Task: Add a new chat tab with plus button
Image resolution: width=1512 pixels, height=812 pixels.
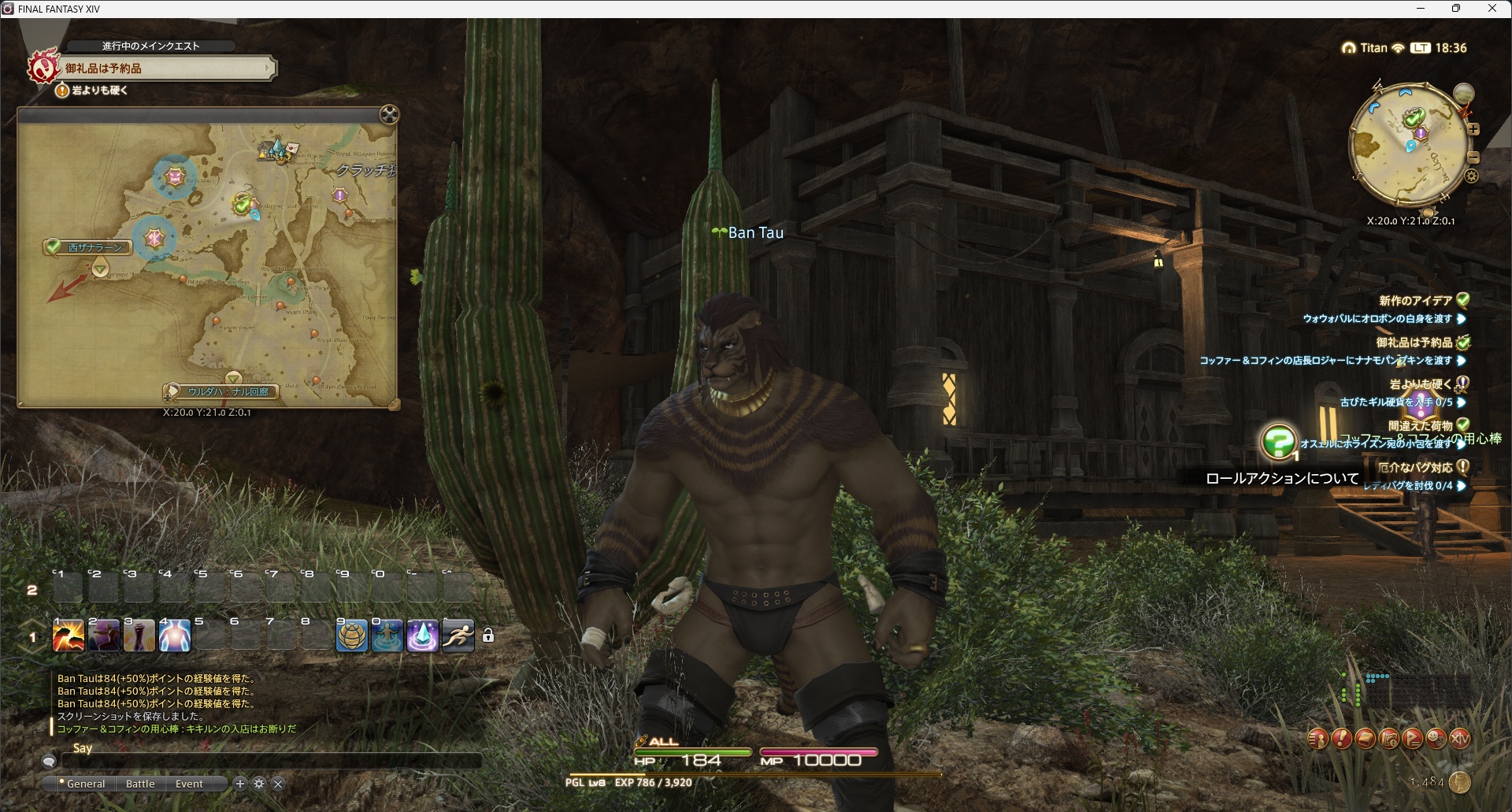Action: click(x=240, y=784)
